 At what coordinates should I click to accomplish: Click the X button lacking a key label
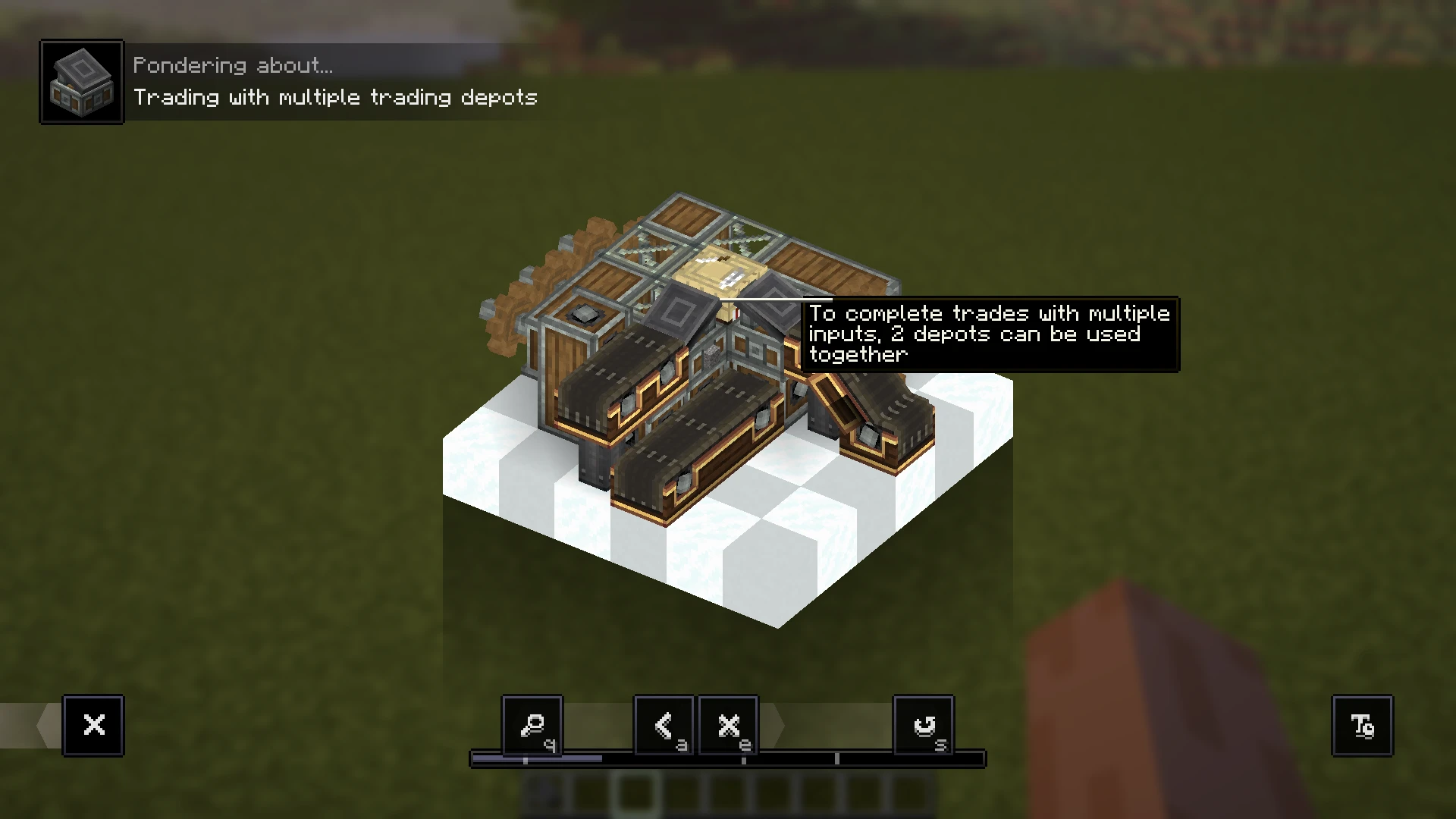click(x=93, y=726)
